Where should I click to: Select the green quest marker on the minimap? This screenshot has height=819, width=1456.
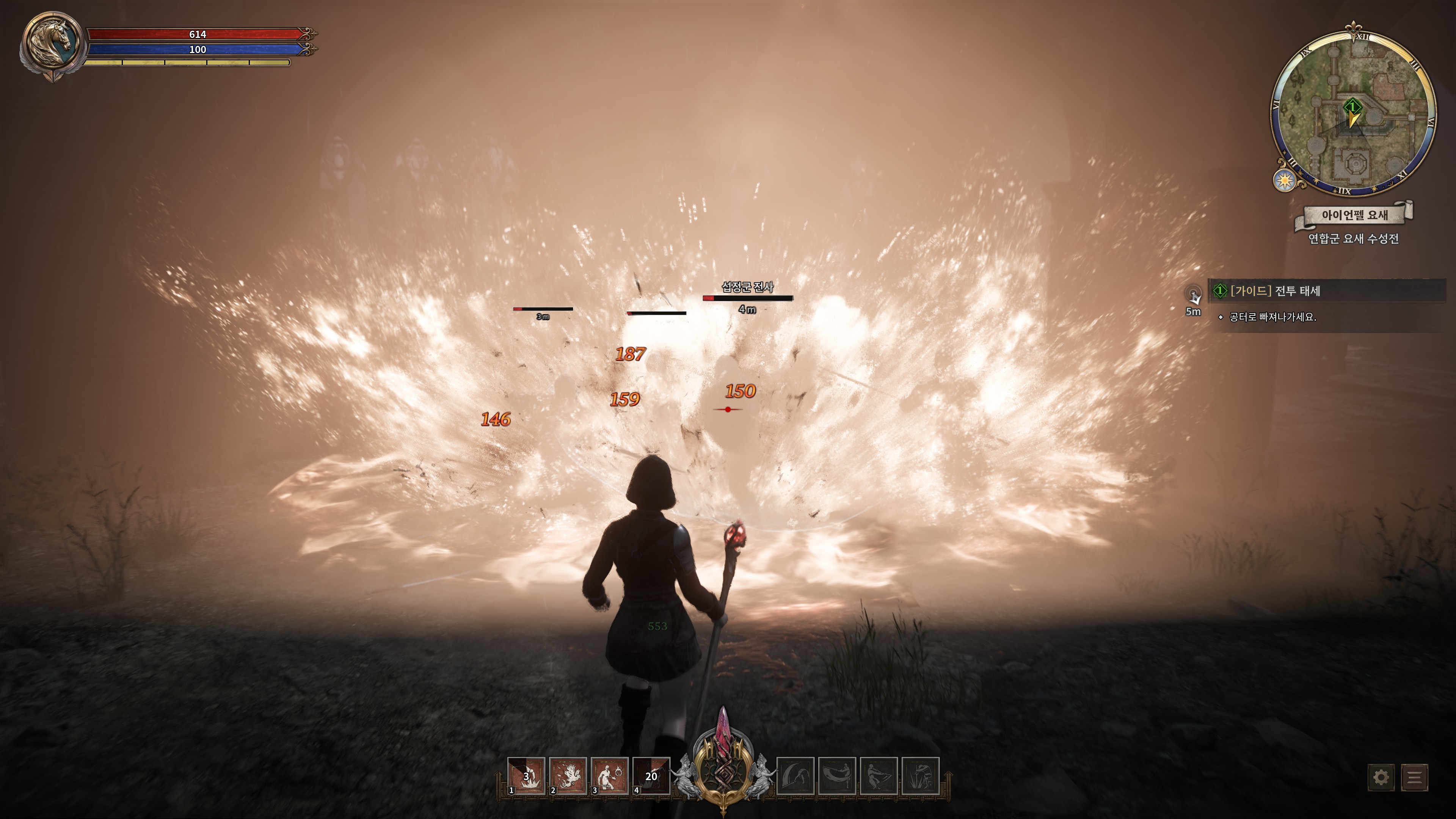[1352, 106]
